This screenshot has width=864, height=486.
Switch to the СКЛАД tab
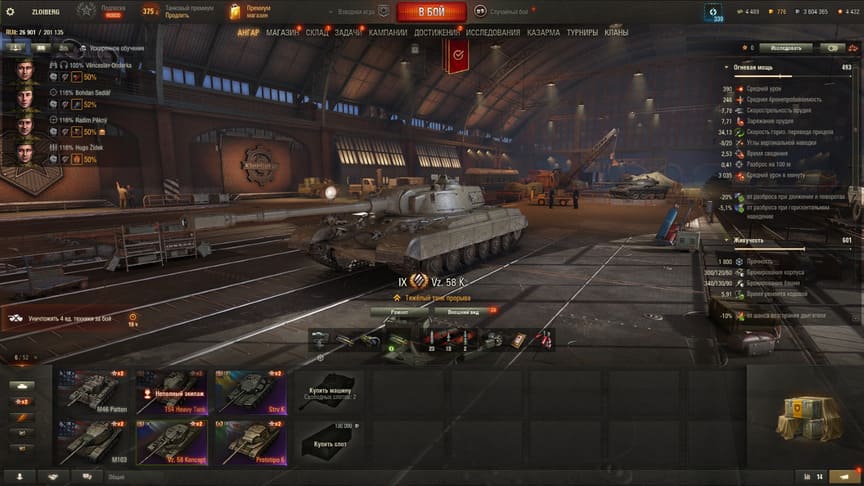[x=316, y=32]
